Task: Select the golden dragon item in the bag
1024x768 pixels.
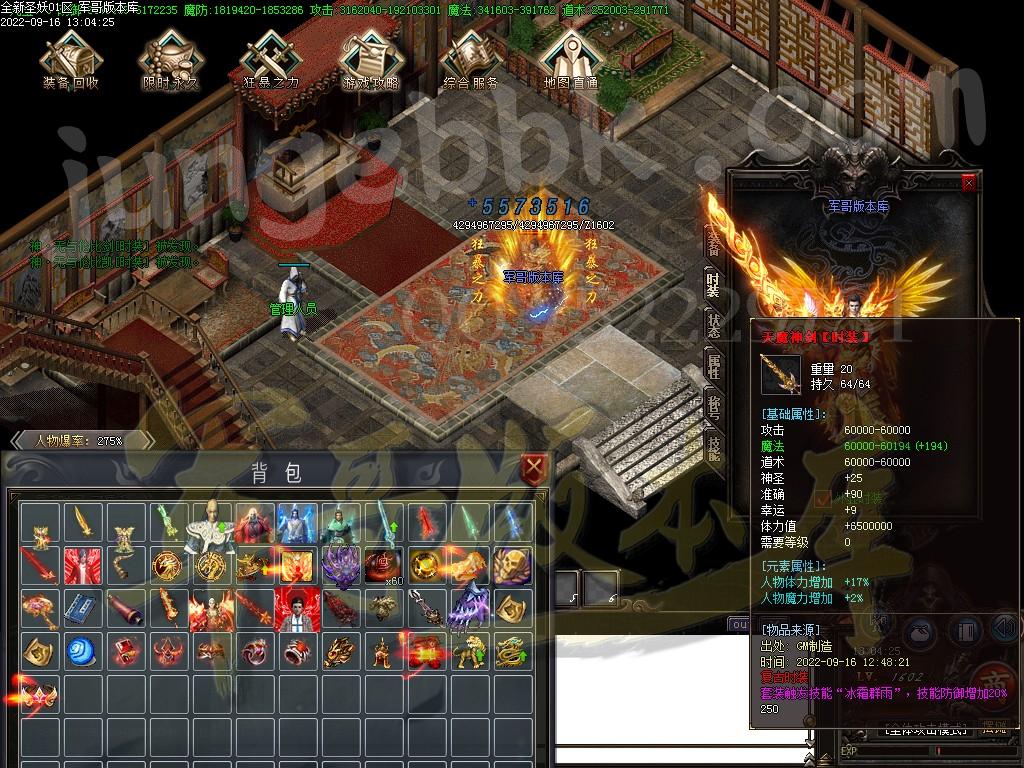Action: pos(512,652)
